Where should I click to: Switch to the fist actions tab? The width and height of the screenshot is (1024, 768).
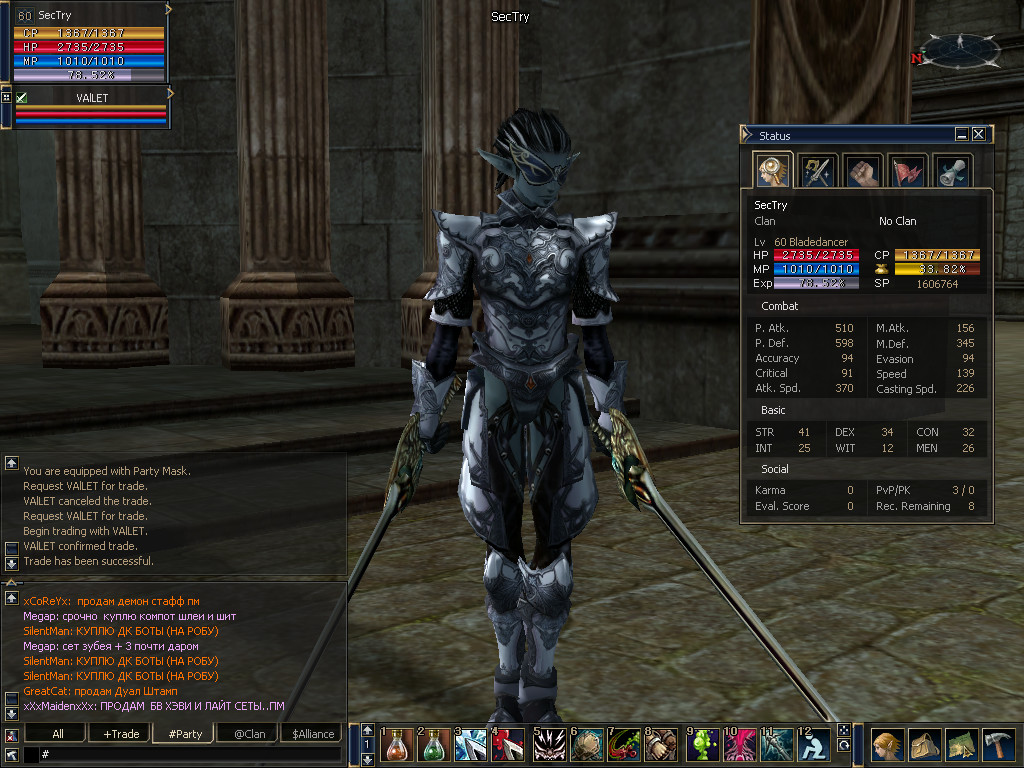862,171
